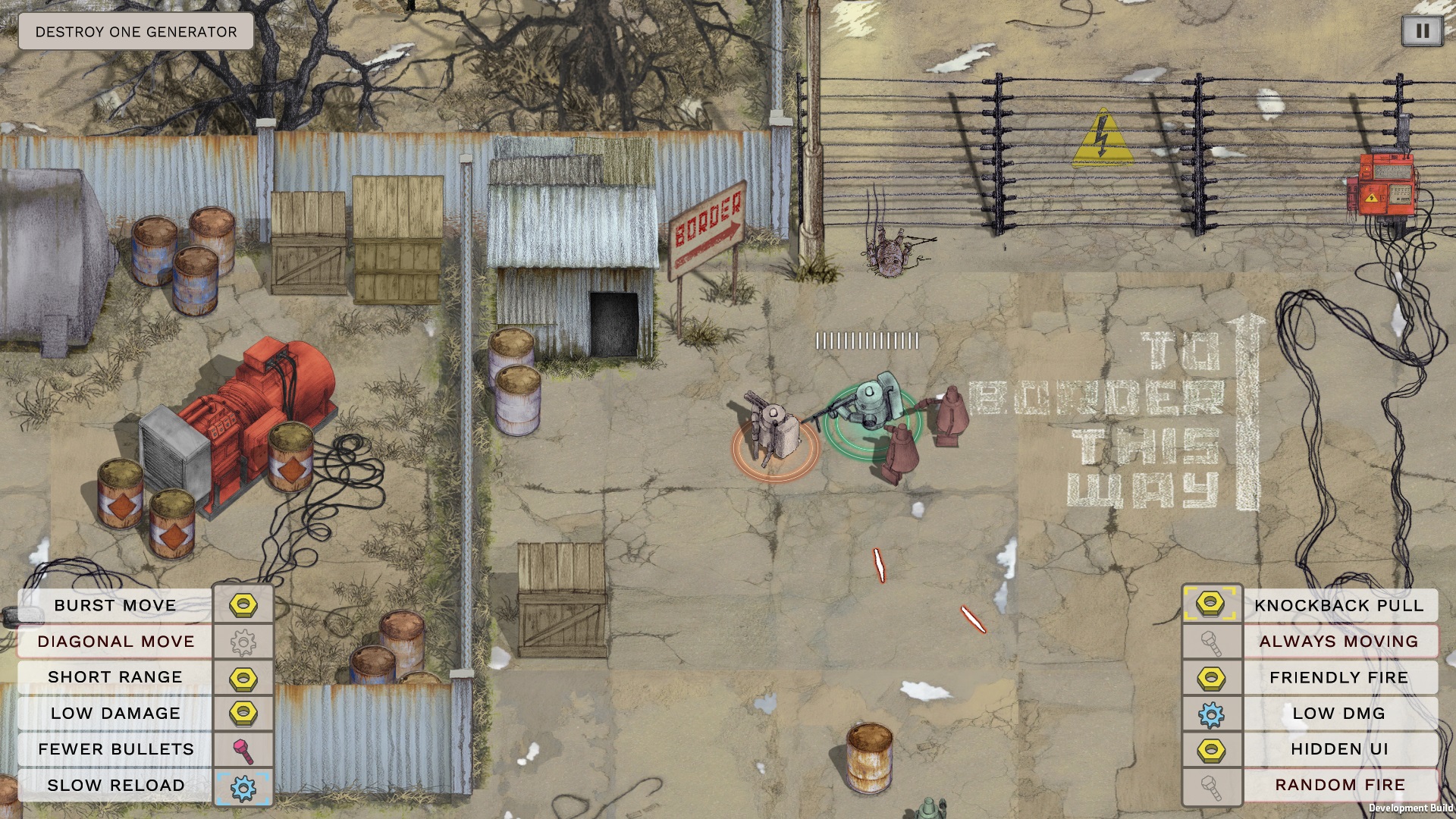The height and width of the screenshot is (819, 1456).
Task: Select the Low Dmg modifier
Action: pyautogui.click(x=1338, y=714)
